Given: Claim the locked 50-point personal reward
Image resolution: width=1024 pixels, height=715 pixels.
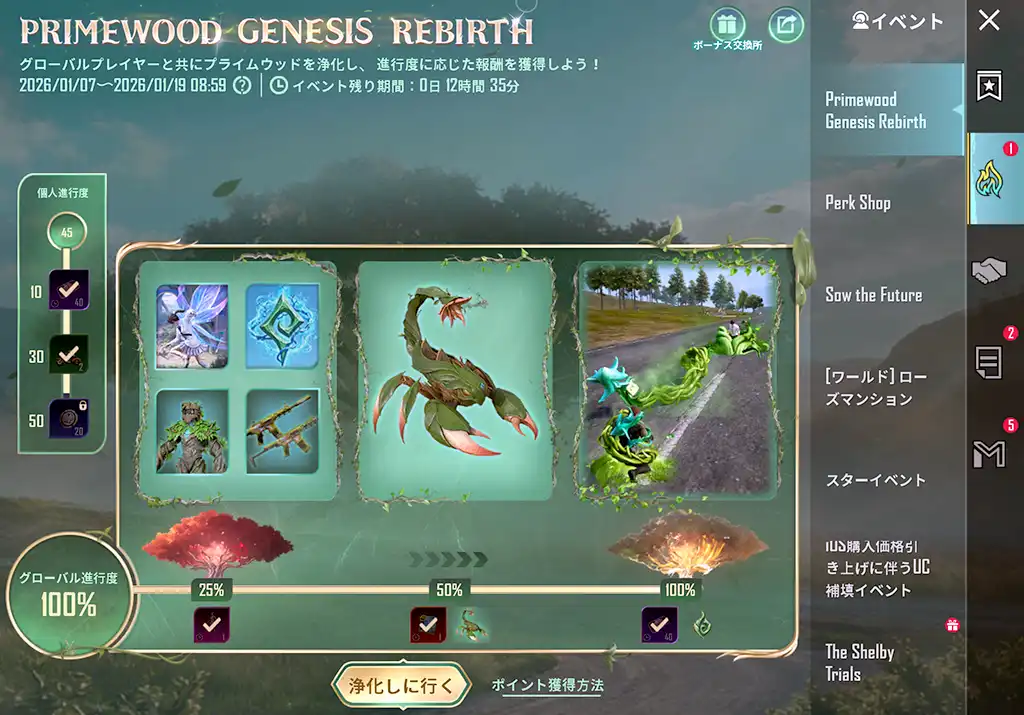Looking at the screenshot, I should (x=69, y=419).
